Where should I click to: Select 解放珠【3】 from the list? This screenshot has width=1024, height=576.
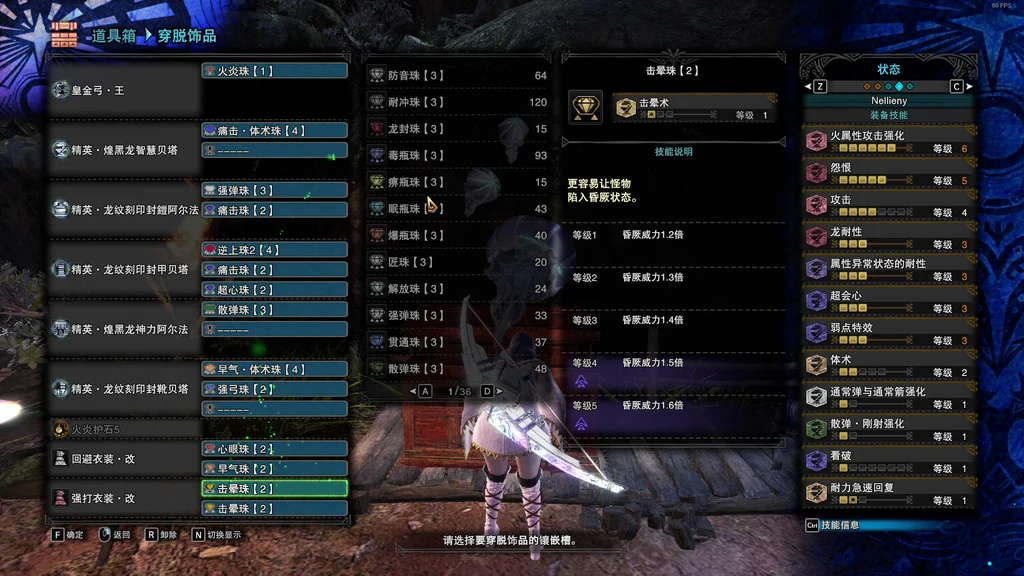coord(457,289)
